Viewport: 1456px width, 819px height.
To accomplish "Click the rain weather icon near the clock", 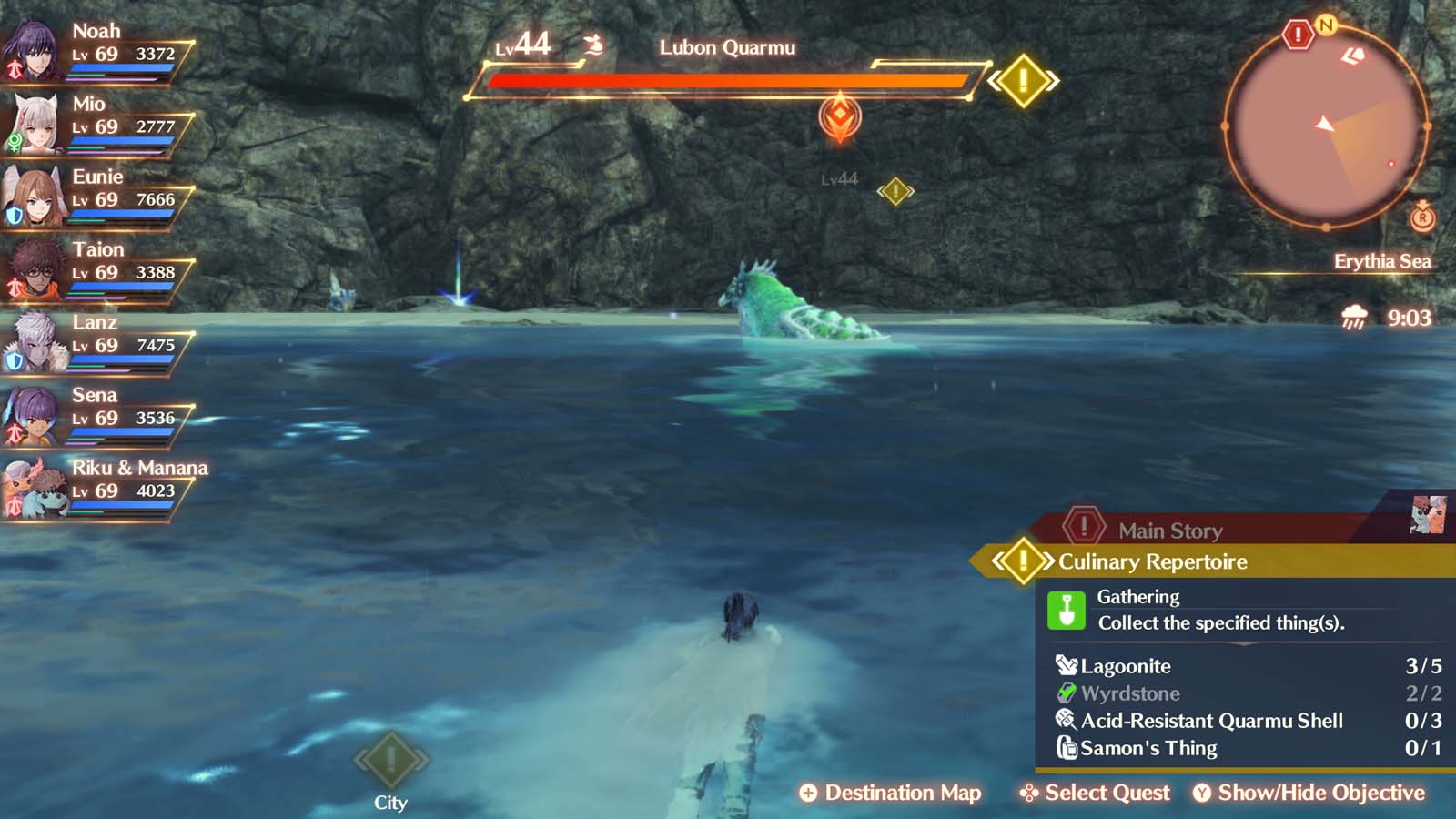I will coord(1352,318).
